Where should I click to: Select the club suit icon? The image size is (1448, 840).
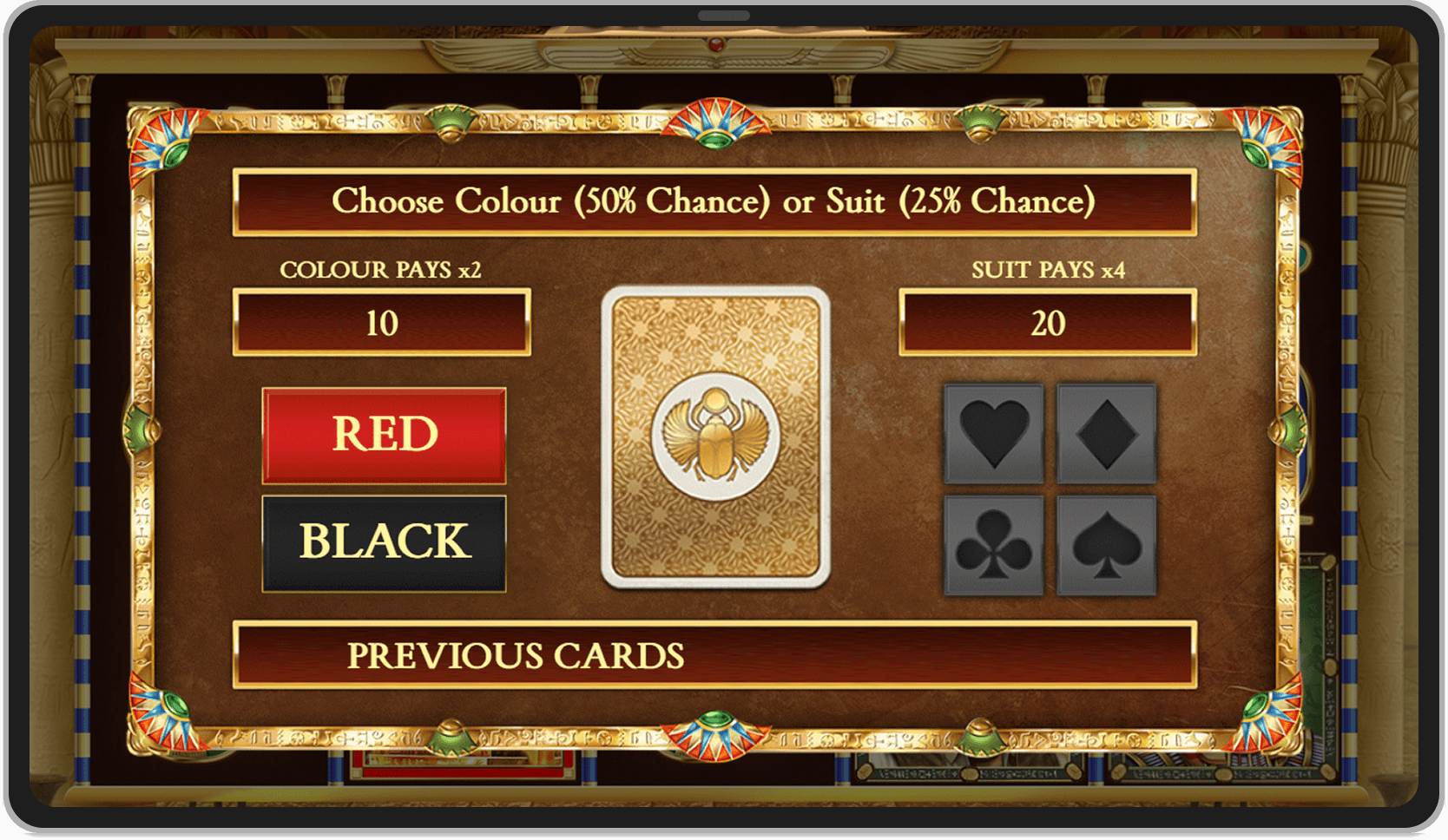(x=994, y=546)
